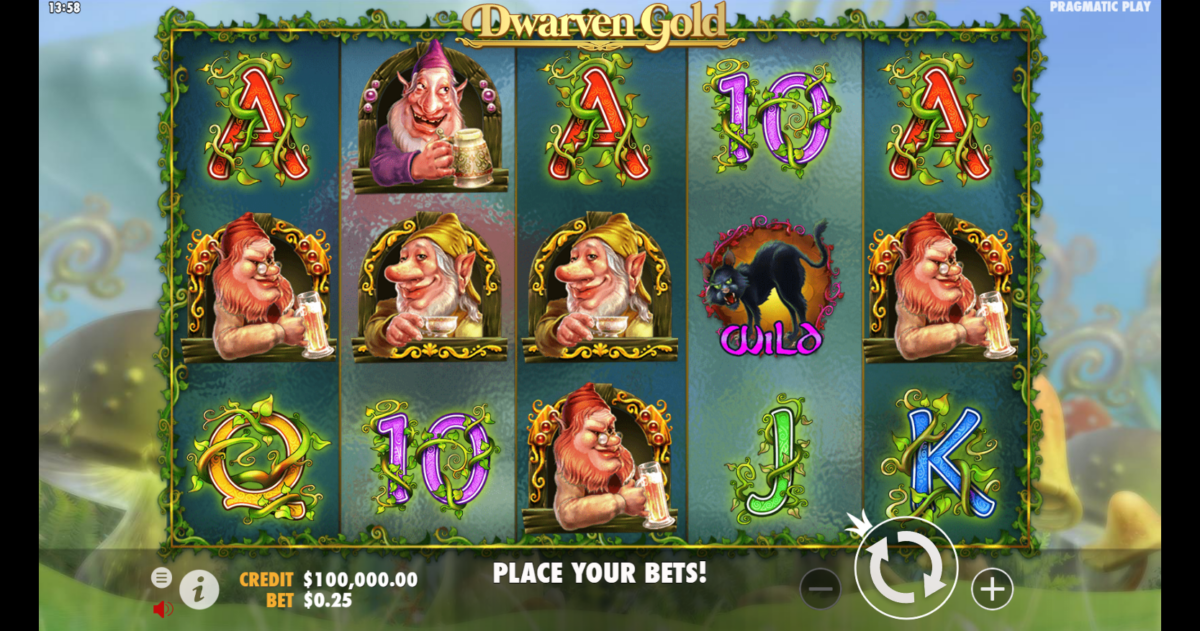Spin the reels with the circular arrow button
The height and width of the screenshot is (631, 1200).
(906, 570)
